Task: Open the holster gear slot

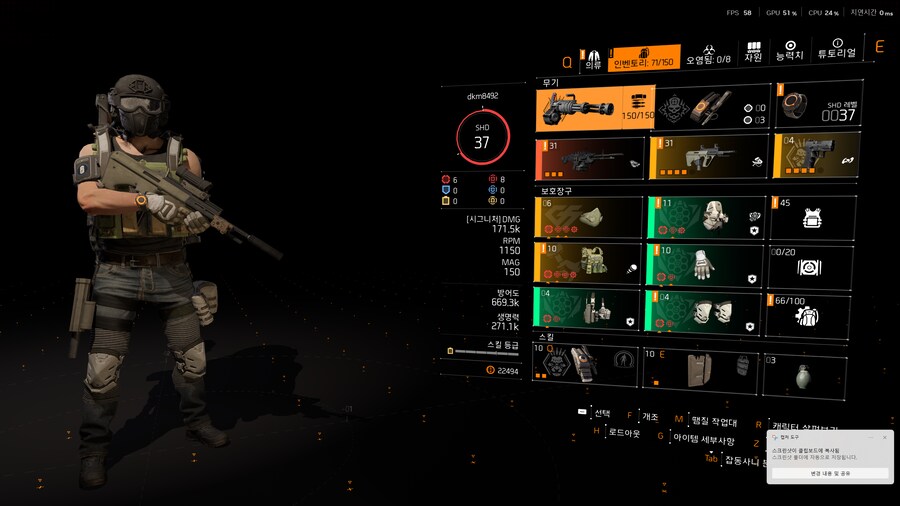Action: tap(588, 310)
